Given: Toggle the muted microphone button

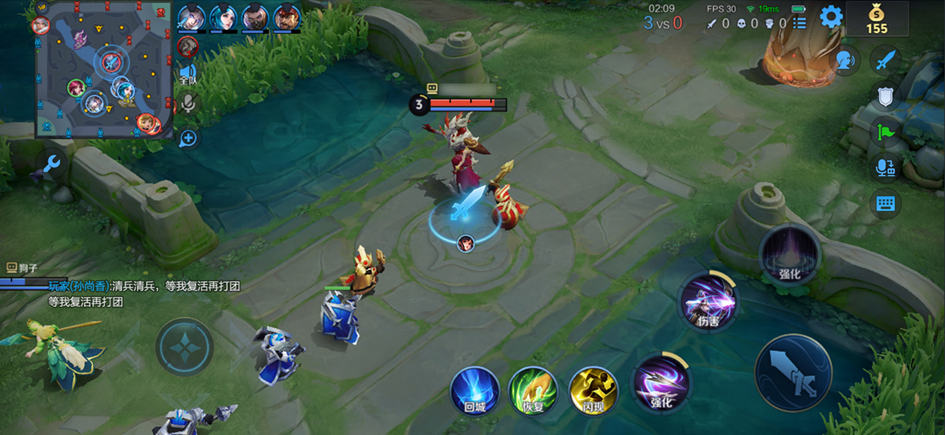Looking at the screenshot, I should coord(187,103).
